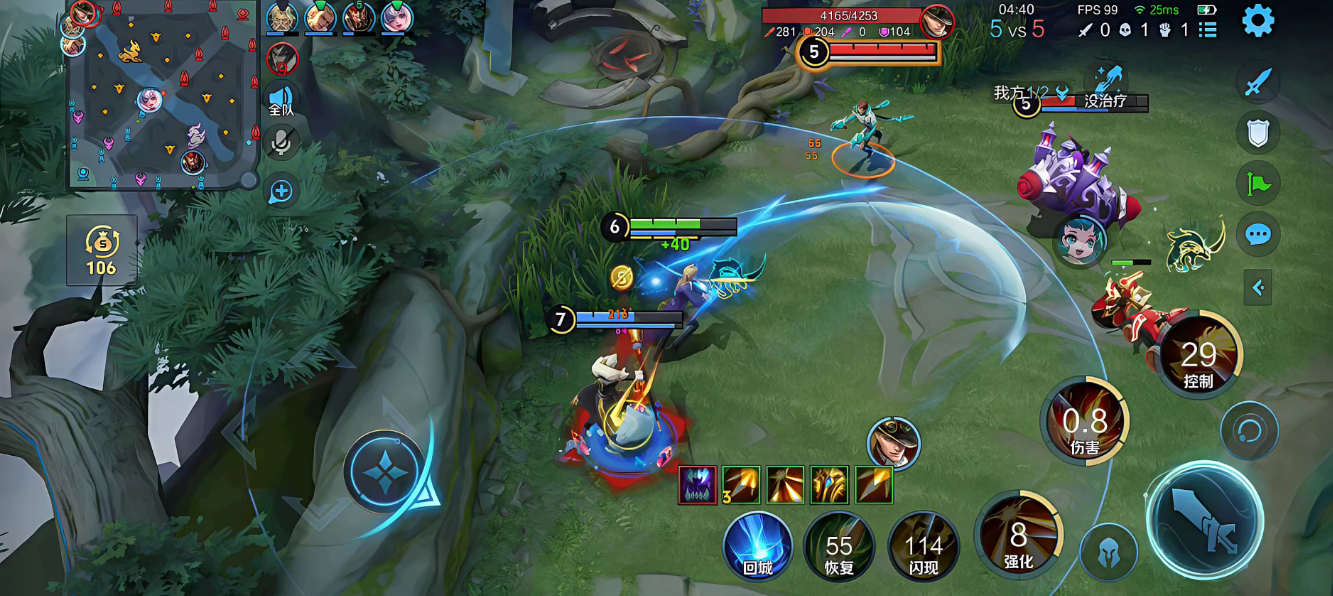Open the gold shop showing 106

[101, 250]
